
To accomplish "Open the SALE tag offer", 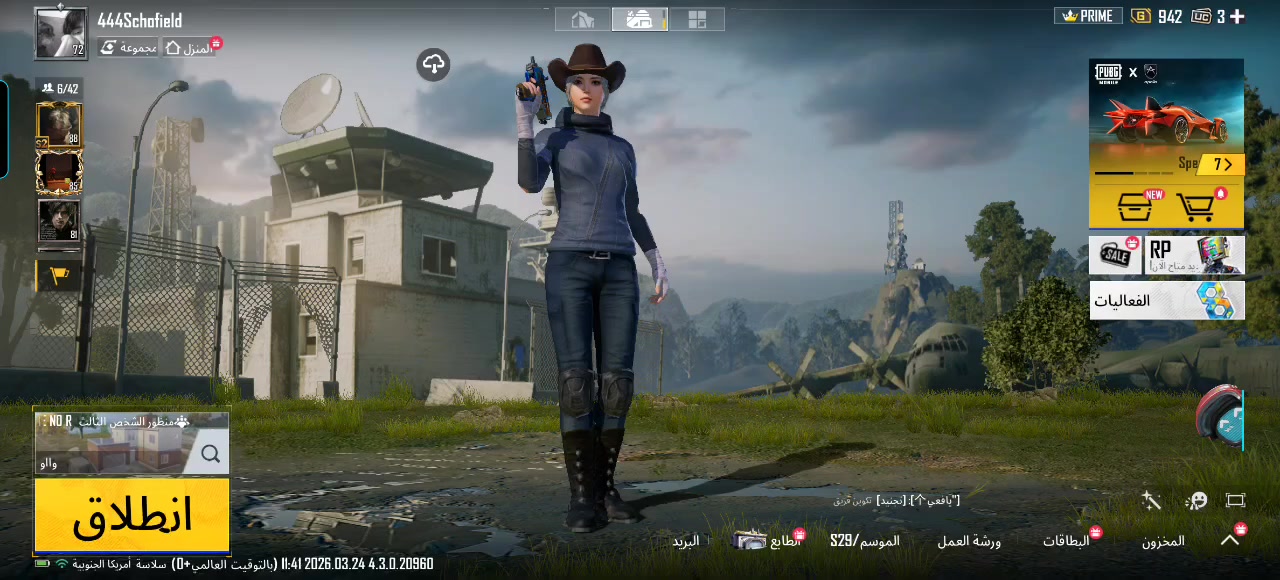I will click(1115, 256).
